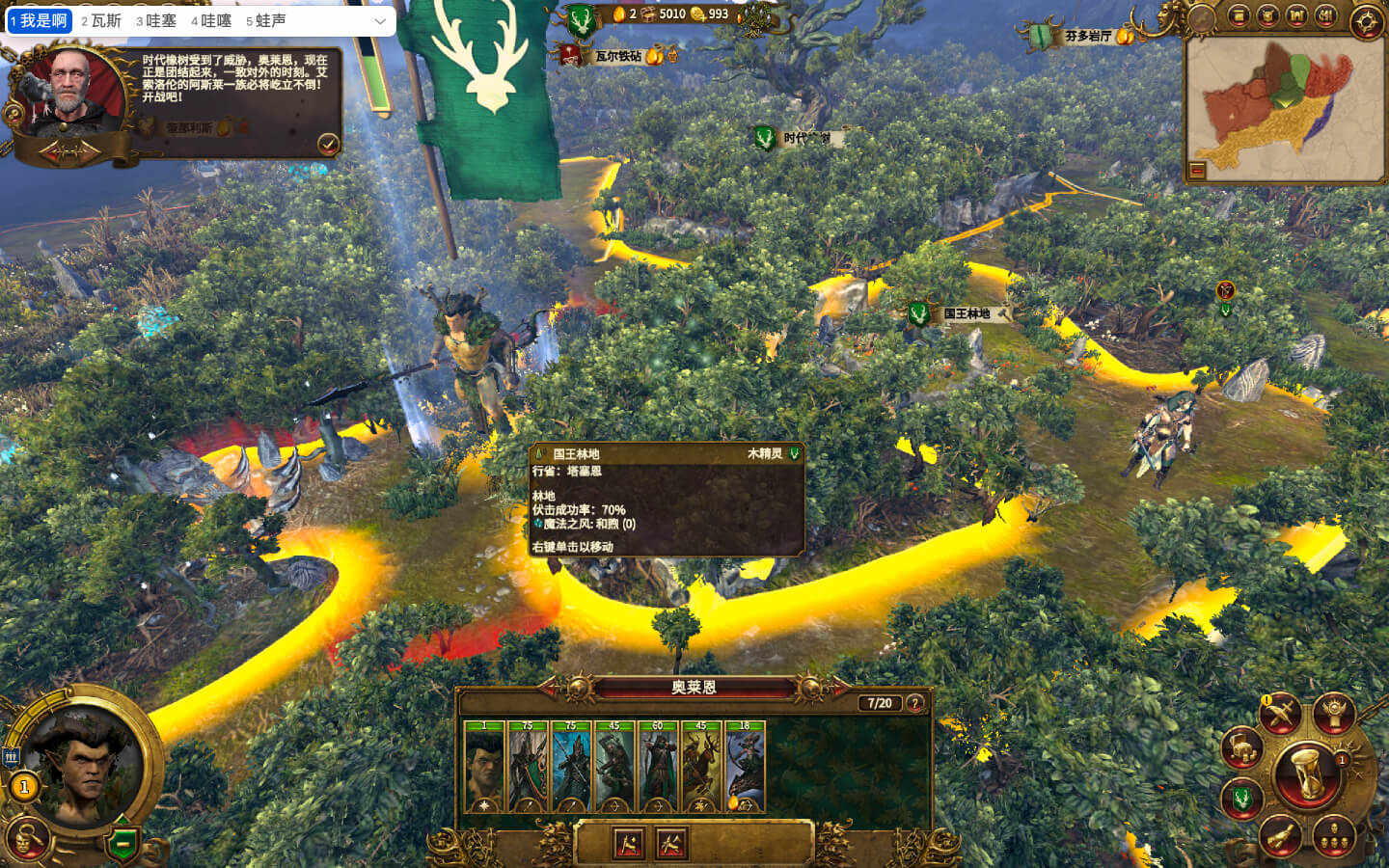Confirm the advisor message with the checkmark

328,145
